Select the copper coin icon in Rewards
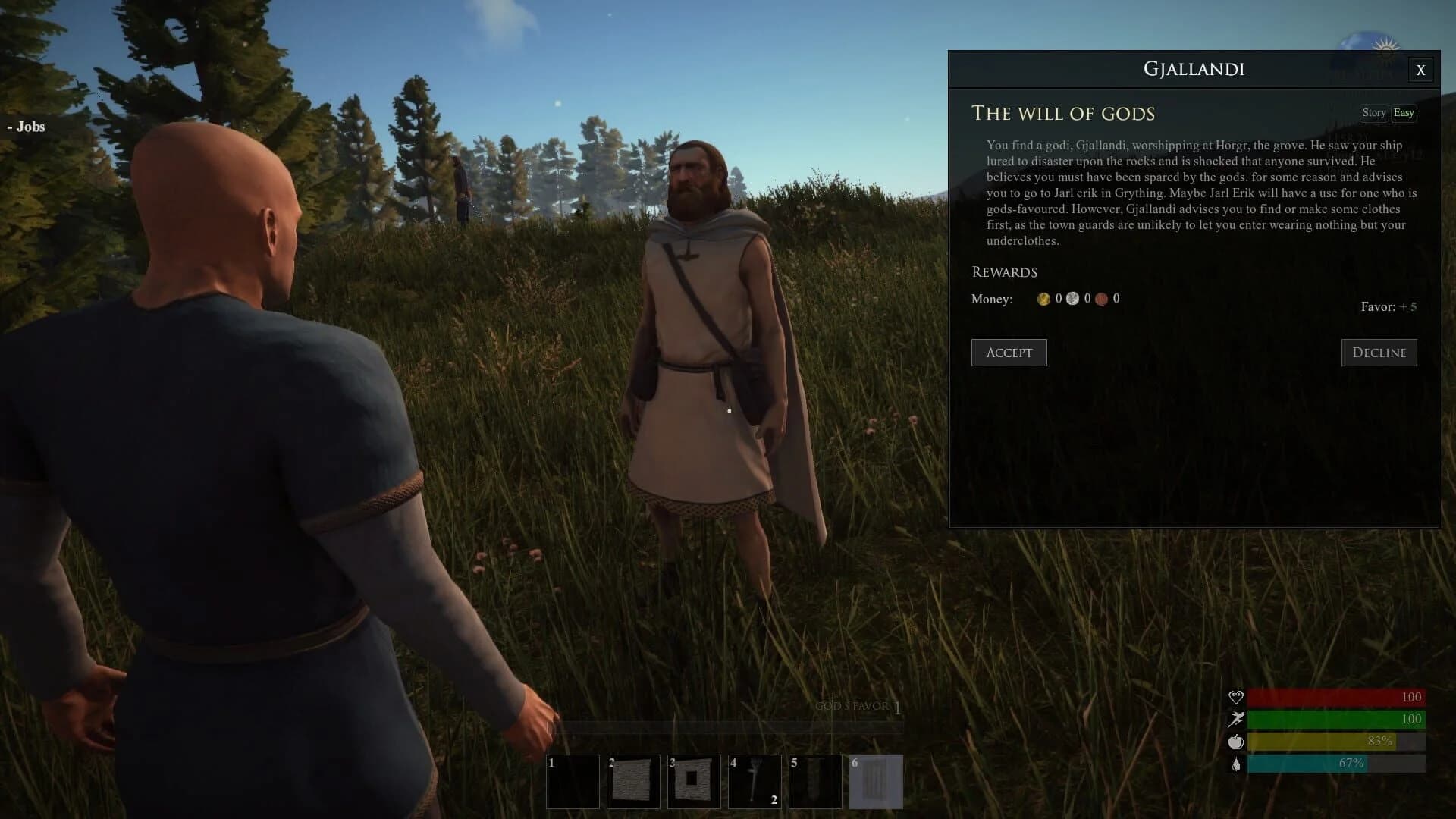 (1101, 298)
